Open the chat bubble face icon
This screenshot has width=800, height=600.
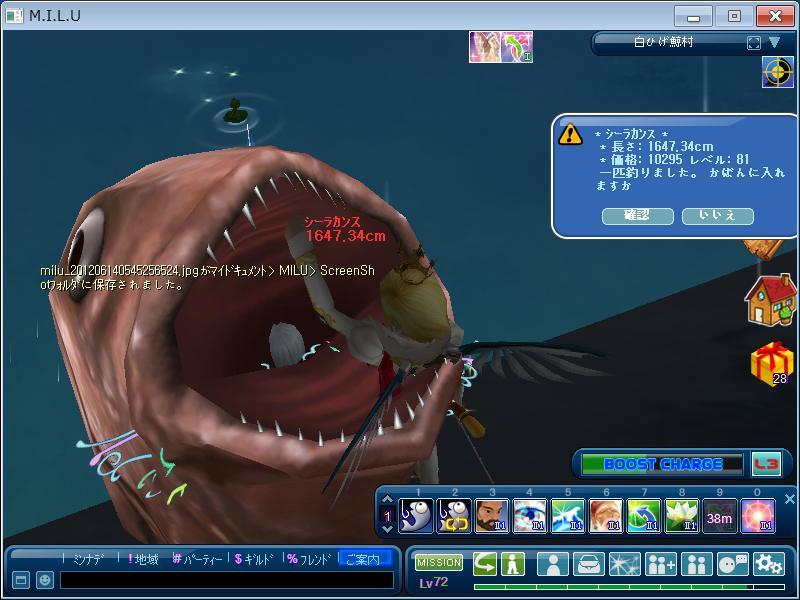tap(733, 564)
